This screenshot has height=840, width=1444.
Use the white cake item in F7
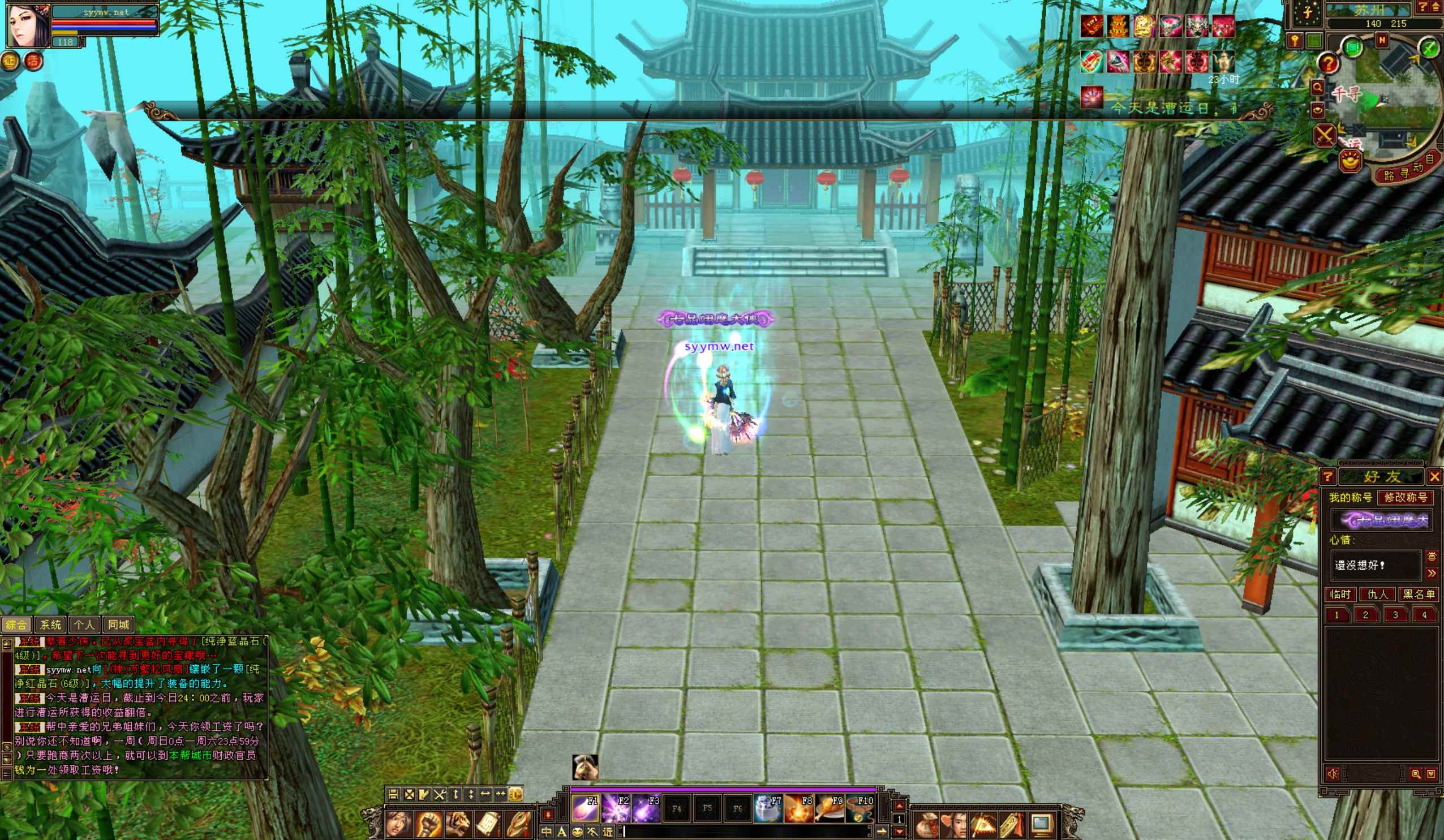(x=768, y=808)
